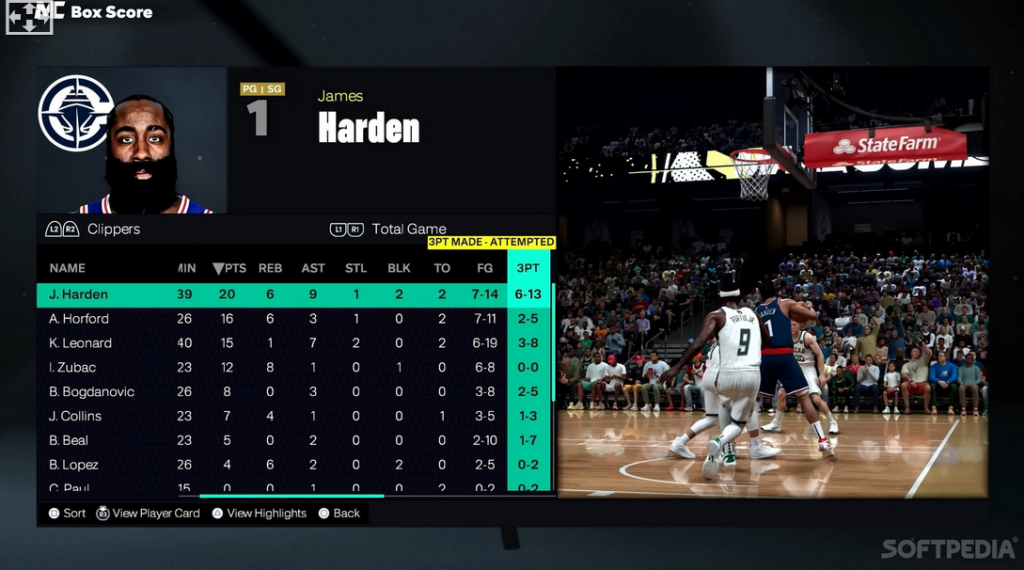
Task: Click the NAME column header
Action: point(67,268)
